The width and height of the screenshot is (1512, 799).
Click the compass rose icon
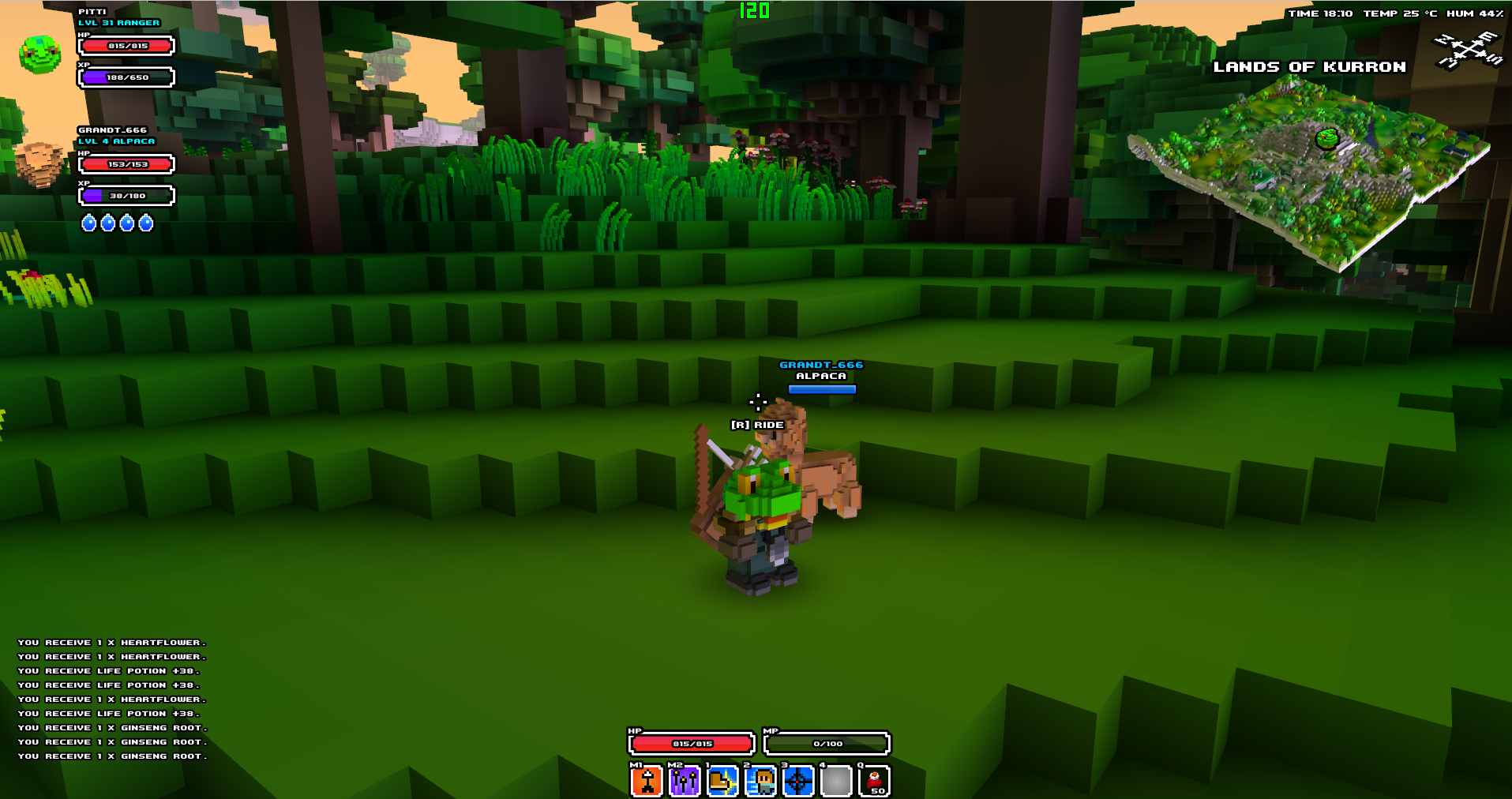1468,50
